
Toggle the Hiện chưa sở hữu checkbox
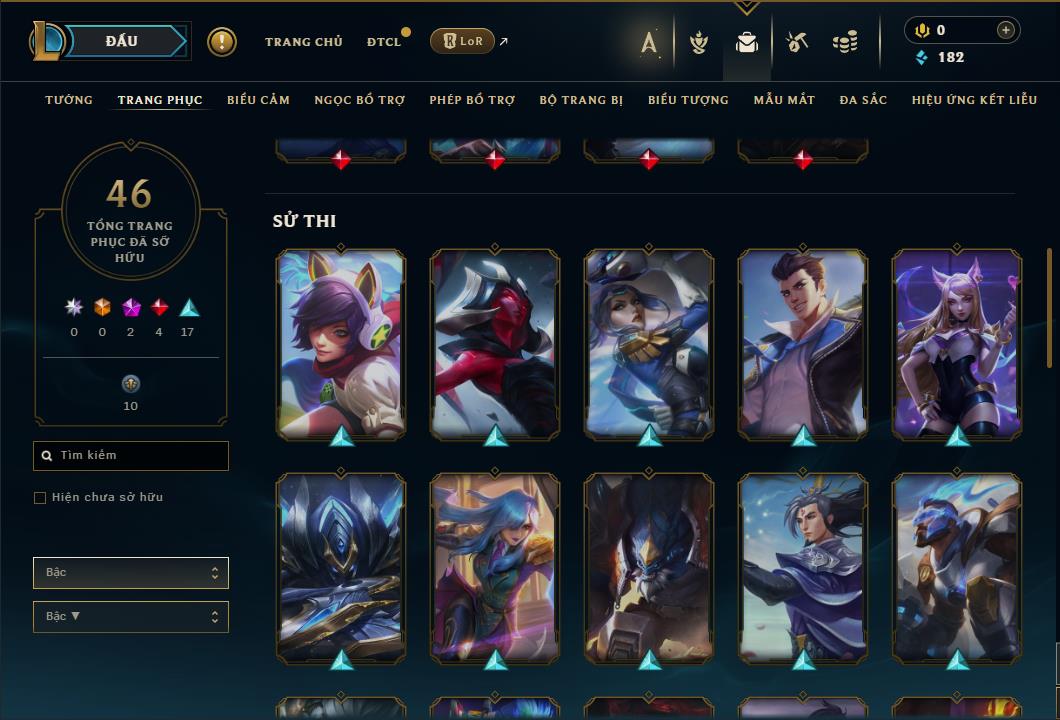40,498
